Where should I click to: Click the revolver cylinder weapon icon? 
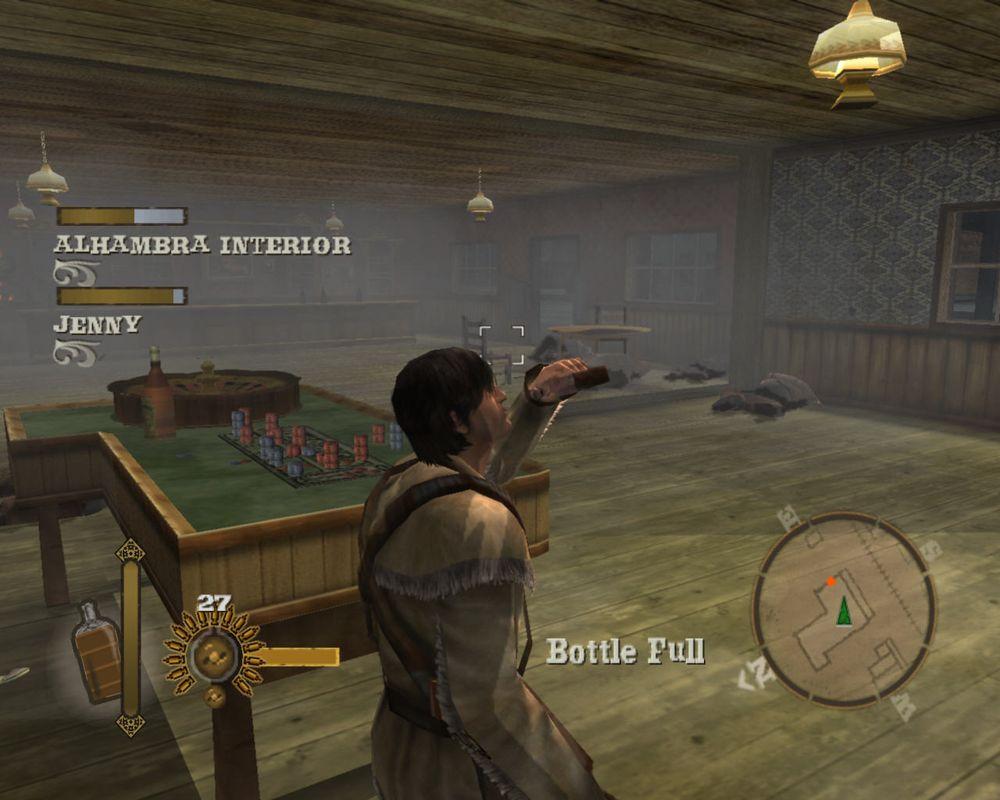point(213,654)
